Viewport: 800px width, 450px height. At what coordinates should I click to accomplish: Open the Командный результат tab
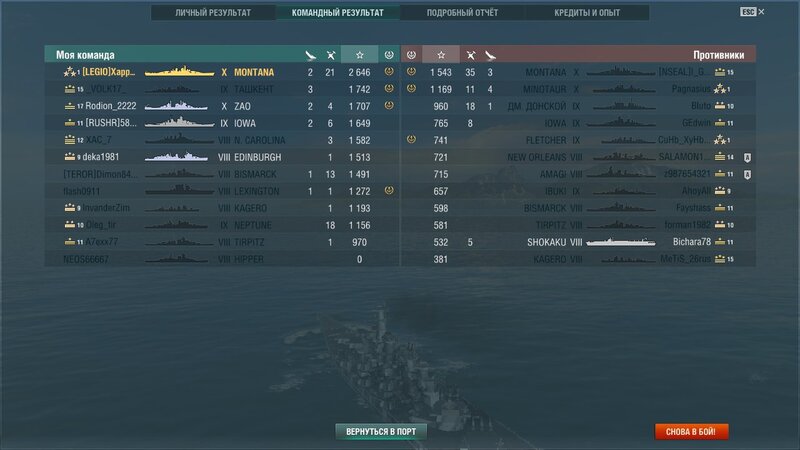[x=337, y=13]
